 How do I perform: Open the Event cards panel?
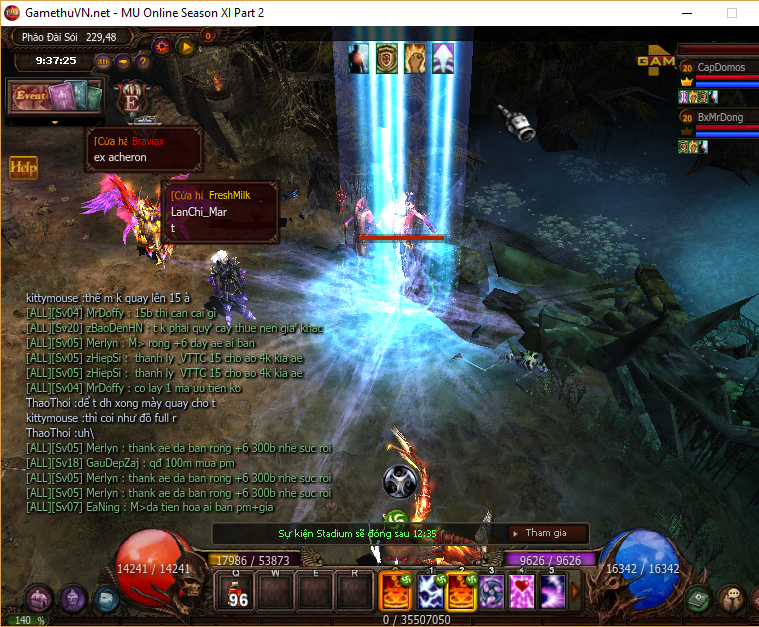point(57,98)
